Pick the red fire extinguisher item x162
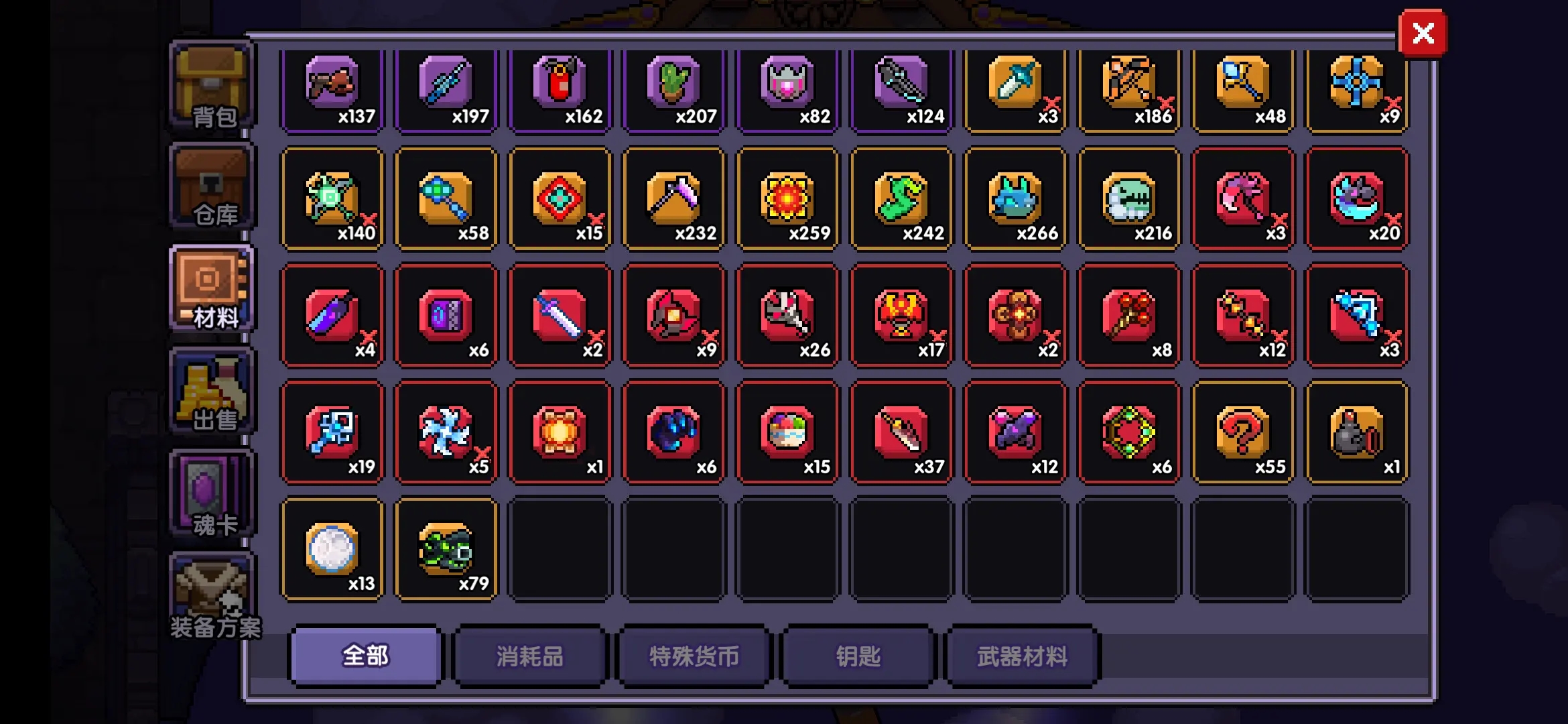1568x724 pixels. [560, 90]
